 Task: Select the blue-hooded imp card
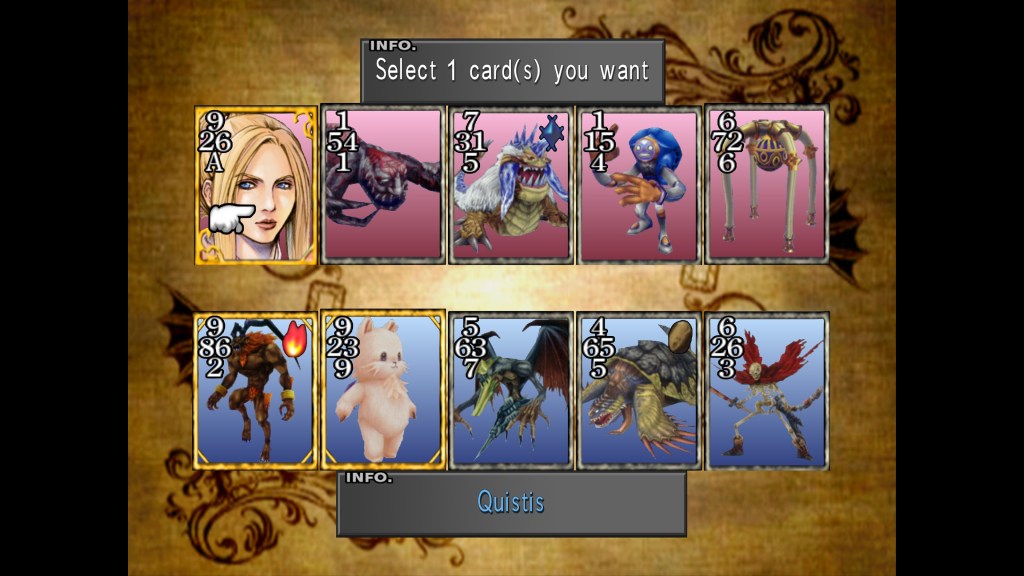click(x=639, y=186)
